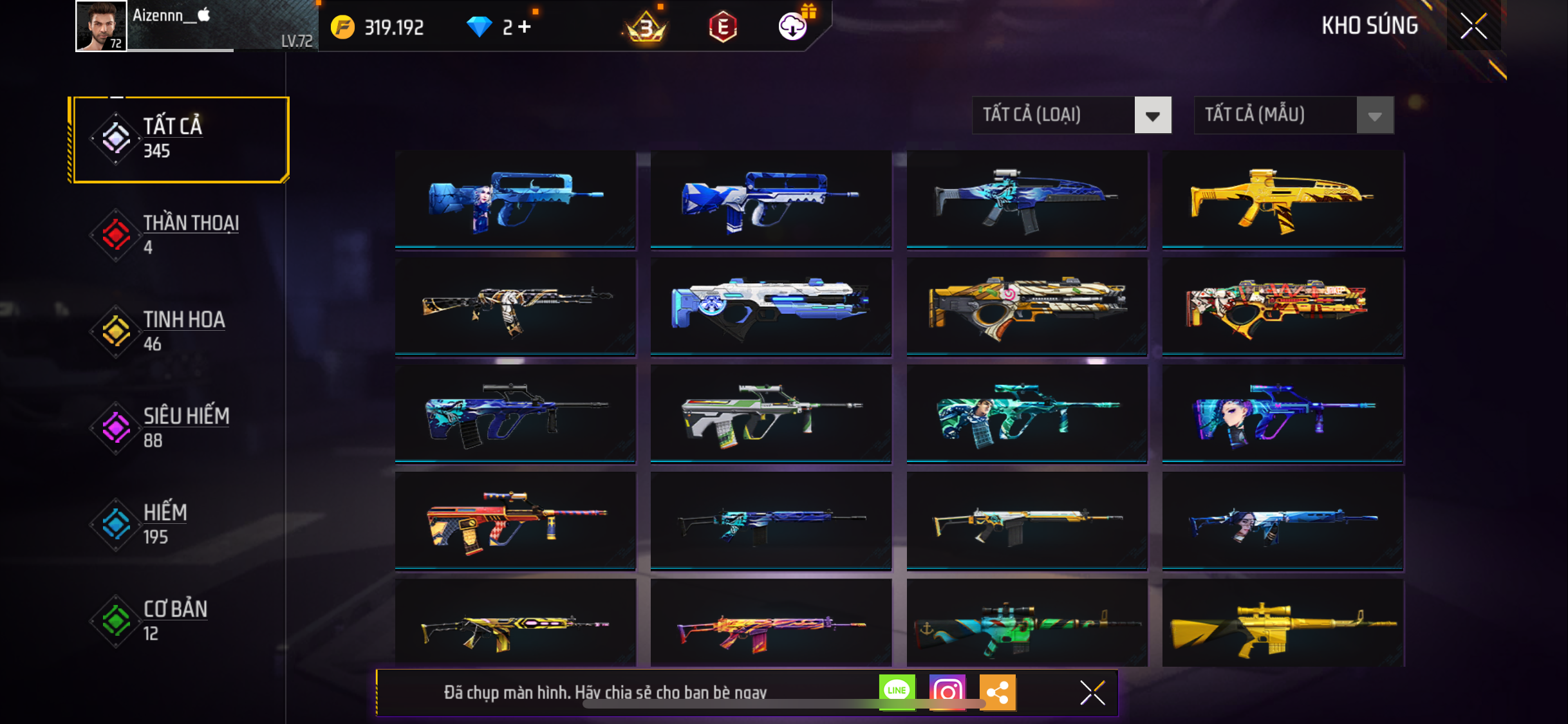Select the solid gold XM8 skin
The width and height of the screenshot is (1568, 724).
(x=1282, y=200)
